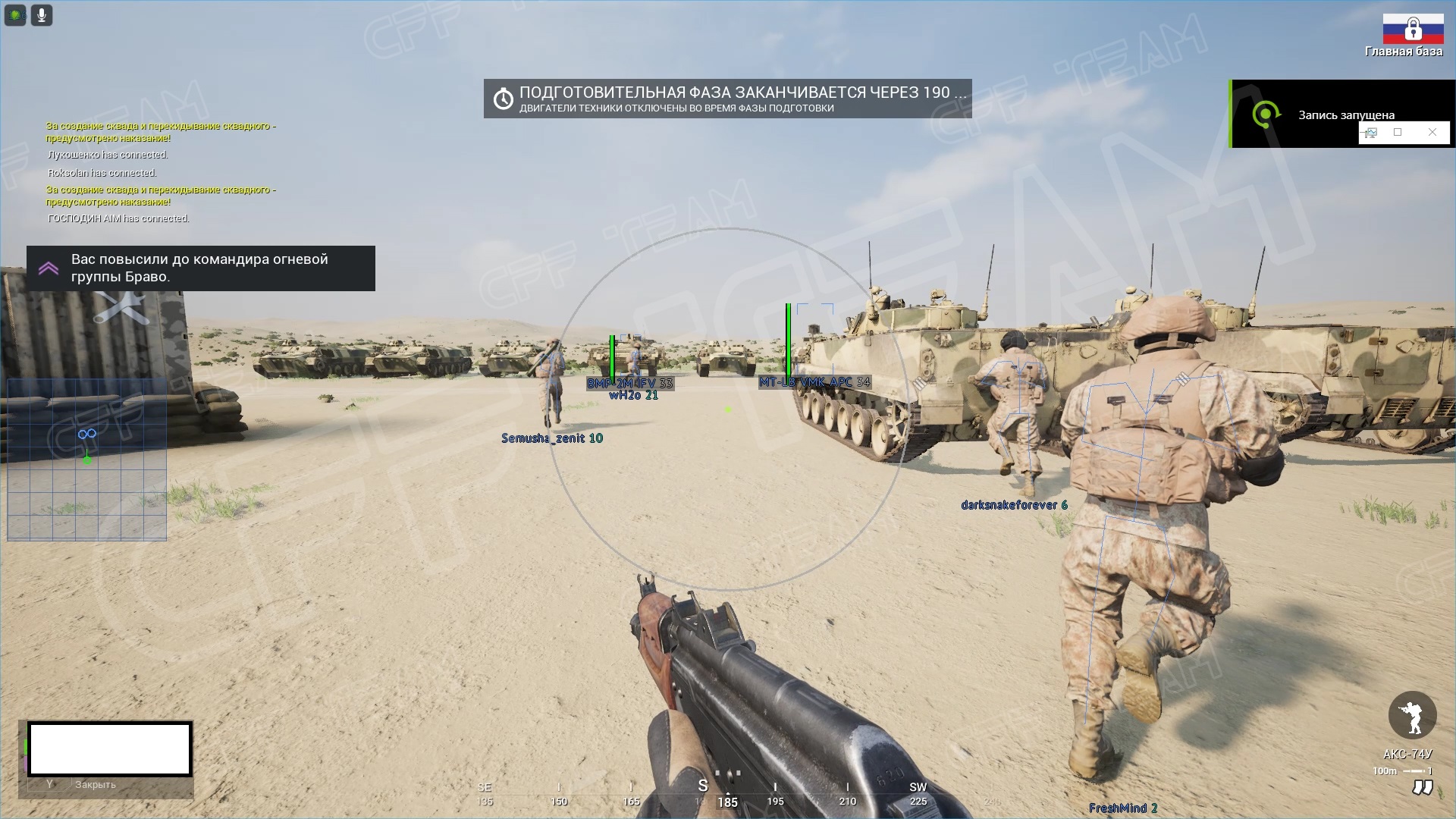Screen dimensions: 1456x819
Task: Select the АКС-74У weapon label
Action: [1407, 754]
